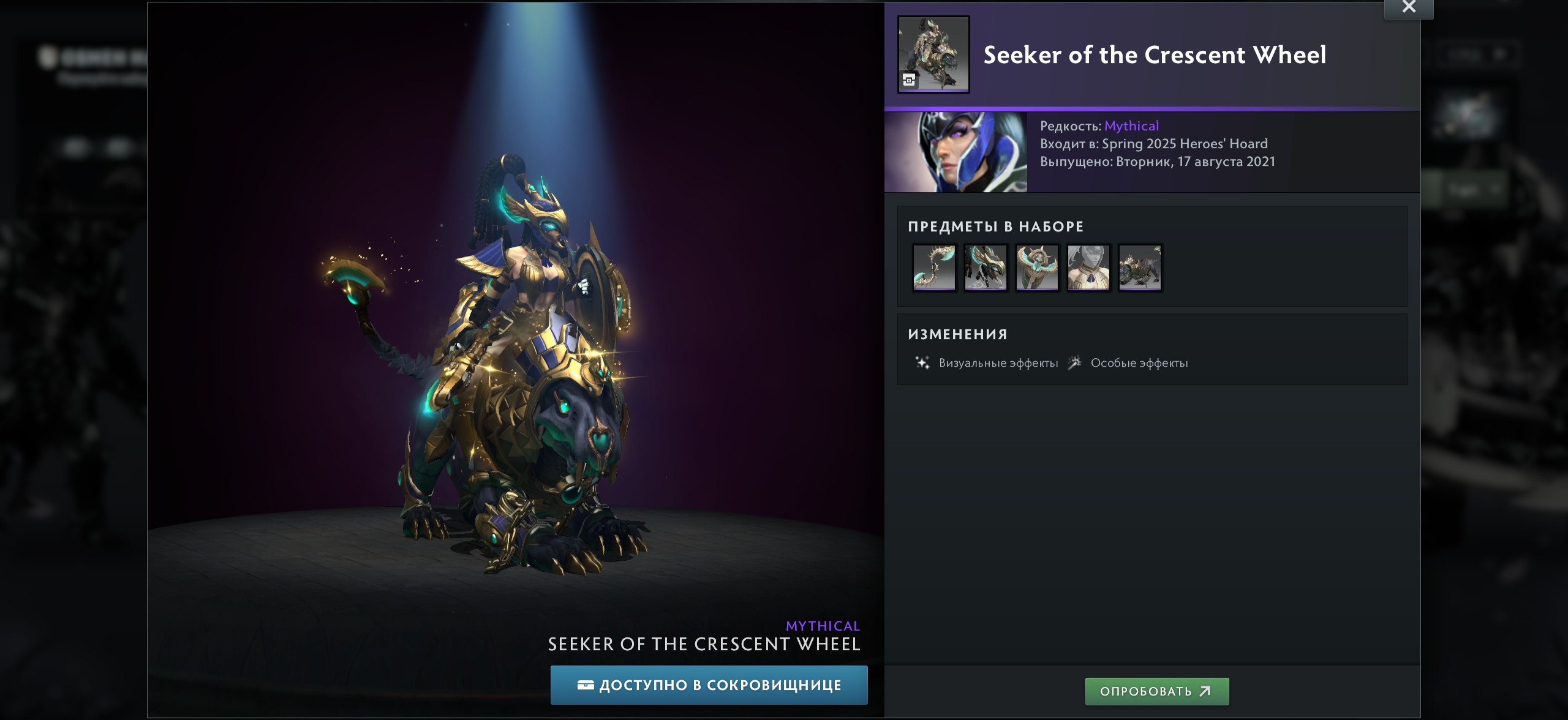Viewport: 1568px width, 720px height.
Task: Choose the winged shield item thumbnail
Action: 1037,268
